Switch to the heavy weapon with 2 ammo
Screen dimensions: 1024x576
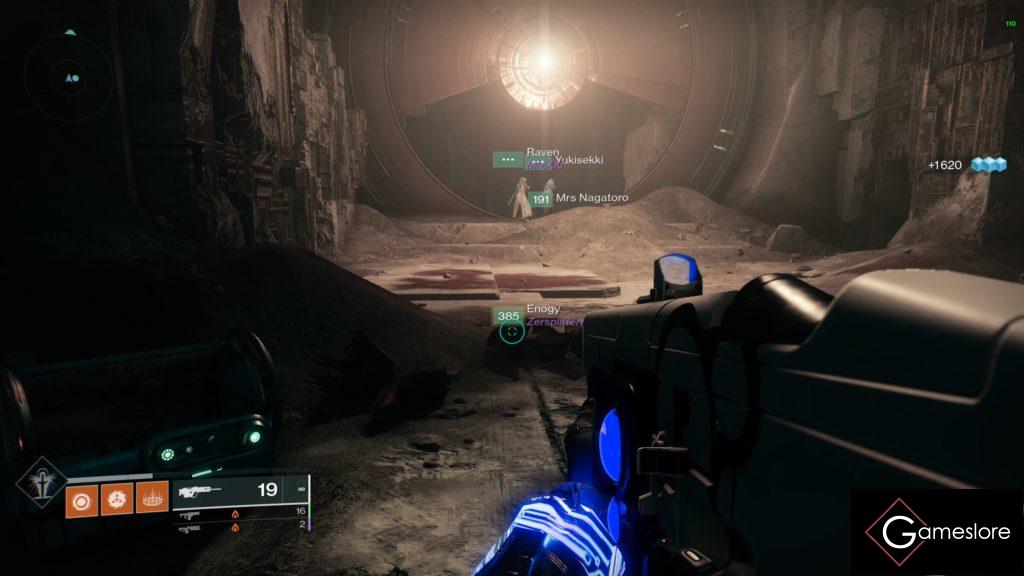coord(240,526)
